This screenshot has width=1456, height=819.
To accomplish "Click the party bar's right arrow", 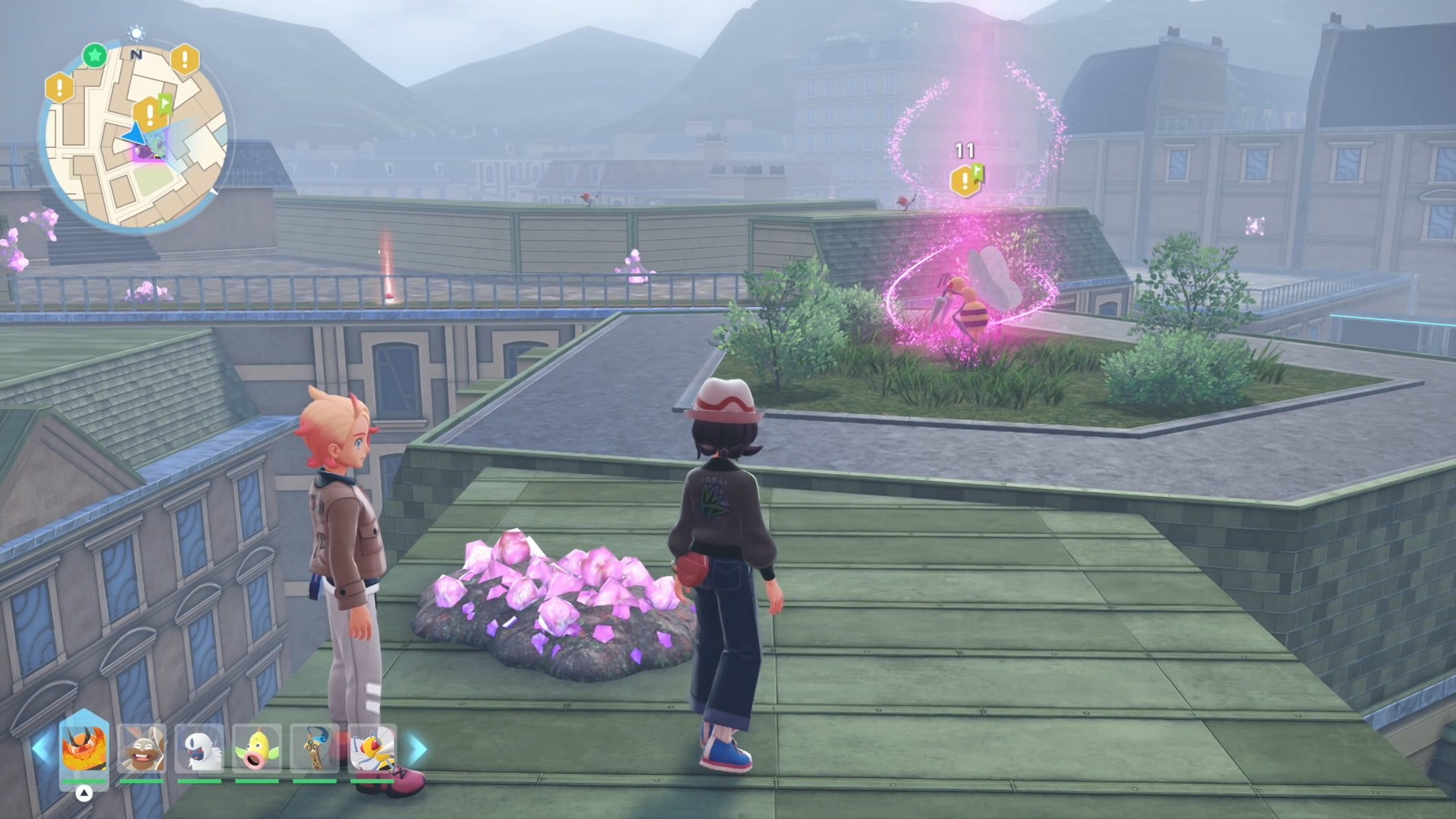I will 418,748.
